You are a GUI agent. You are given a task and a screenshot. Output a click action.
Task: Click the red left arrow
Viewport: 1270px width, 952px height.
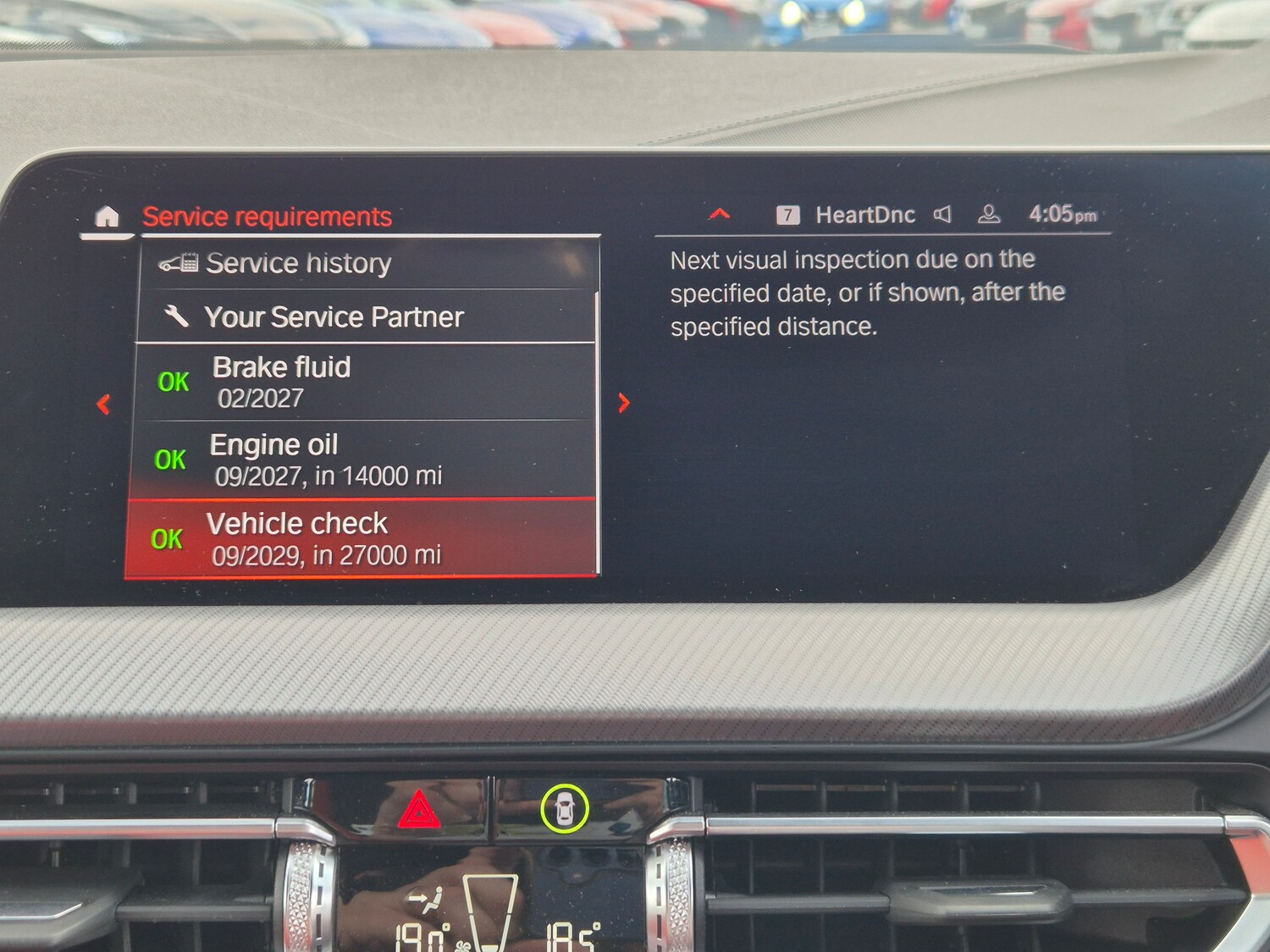[103, 404]
